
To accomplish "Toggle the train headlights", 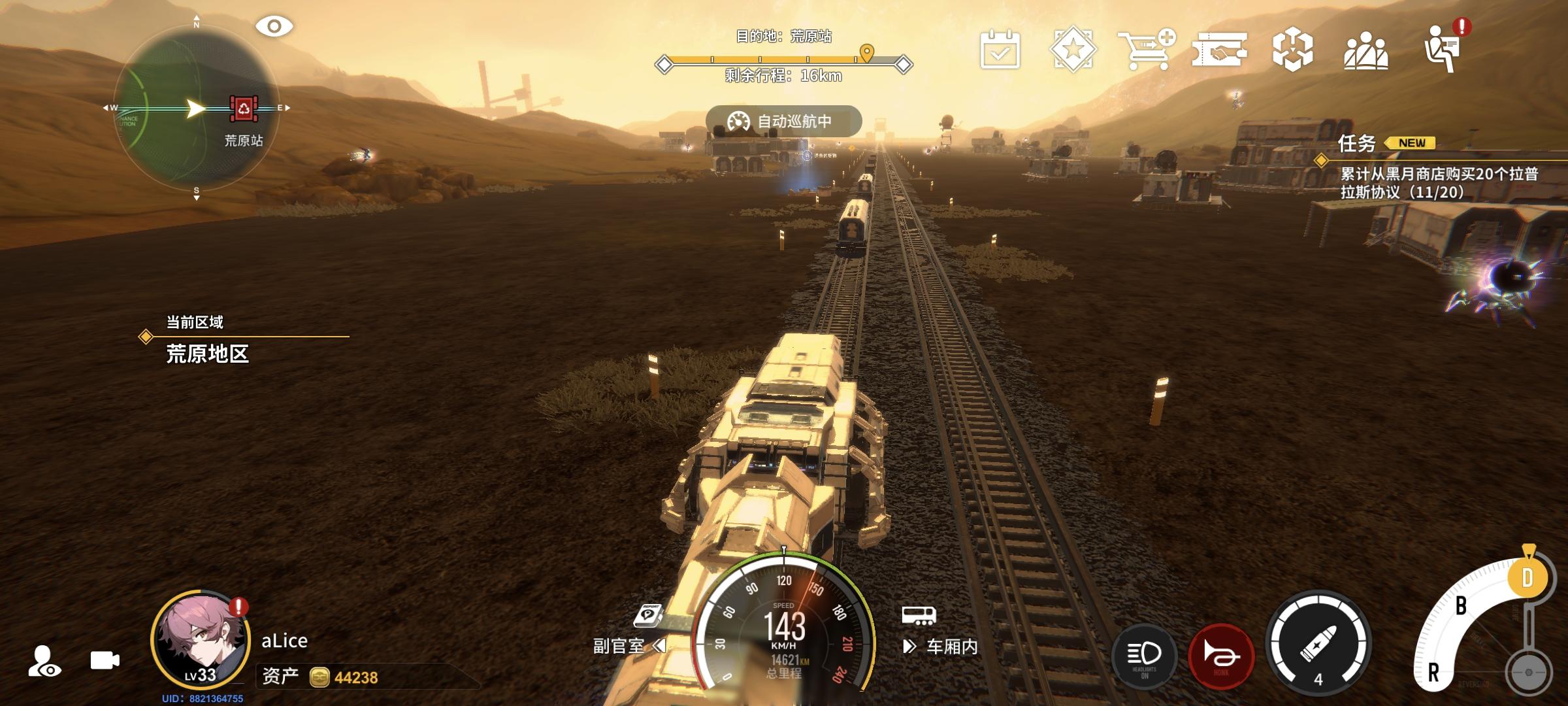I will pyautogui.click(x=1144, y=655).
